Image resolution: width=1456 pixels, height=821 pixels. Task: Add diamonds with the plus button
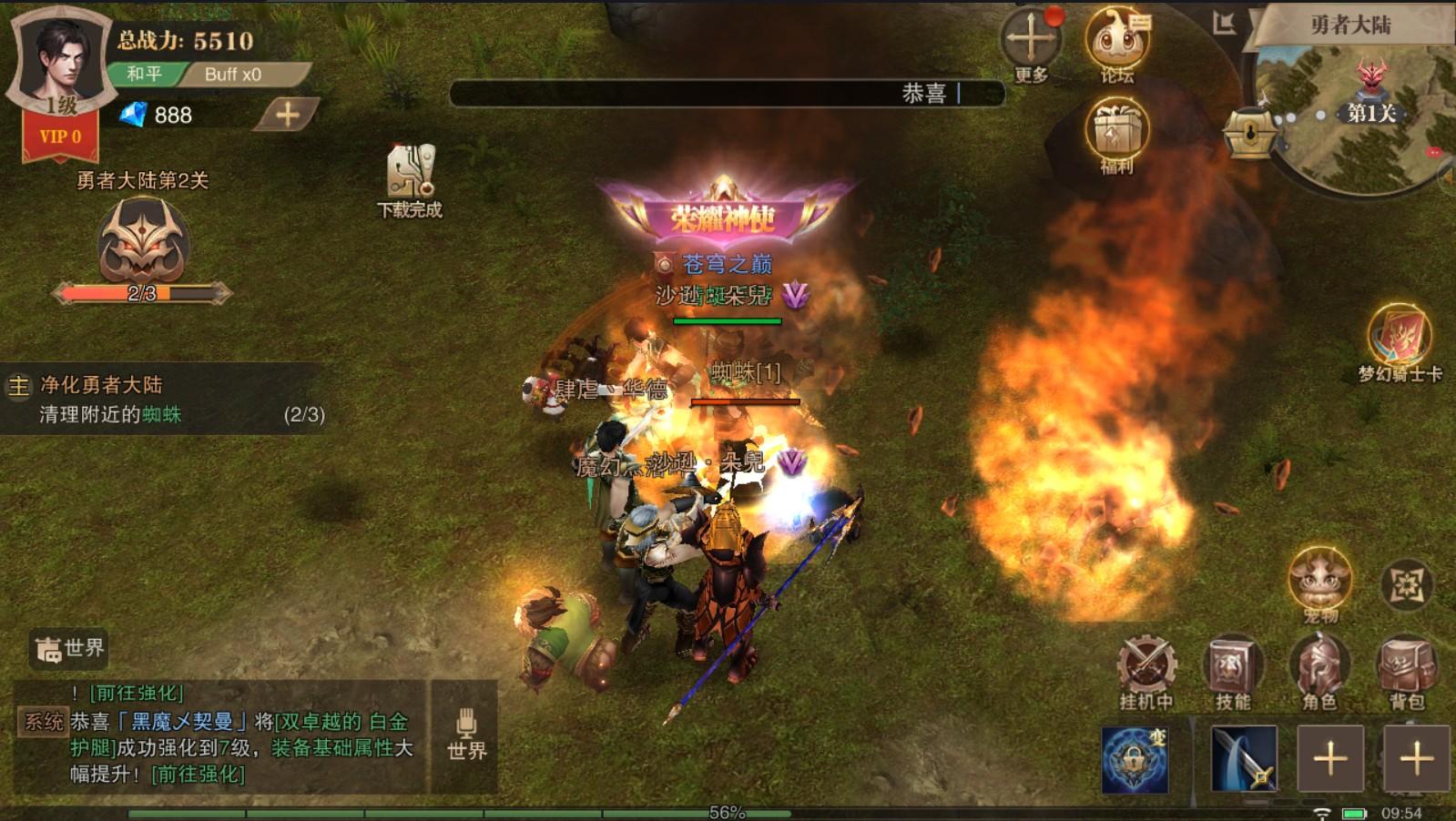pos(288,115)
